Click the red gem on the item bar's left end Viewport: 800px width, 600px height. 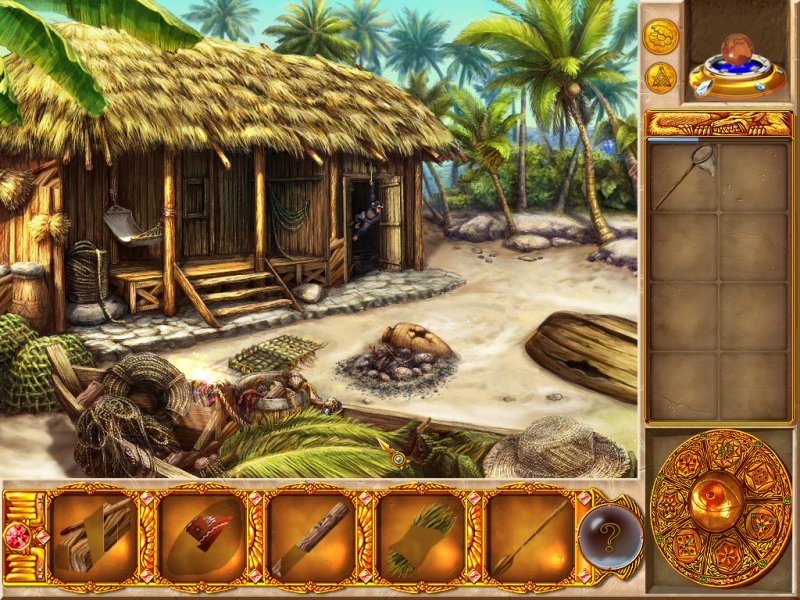coord(18,536)
